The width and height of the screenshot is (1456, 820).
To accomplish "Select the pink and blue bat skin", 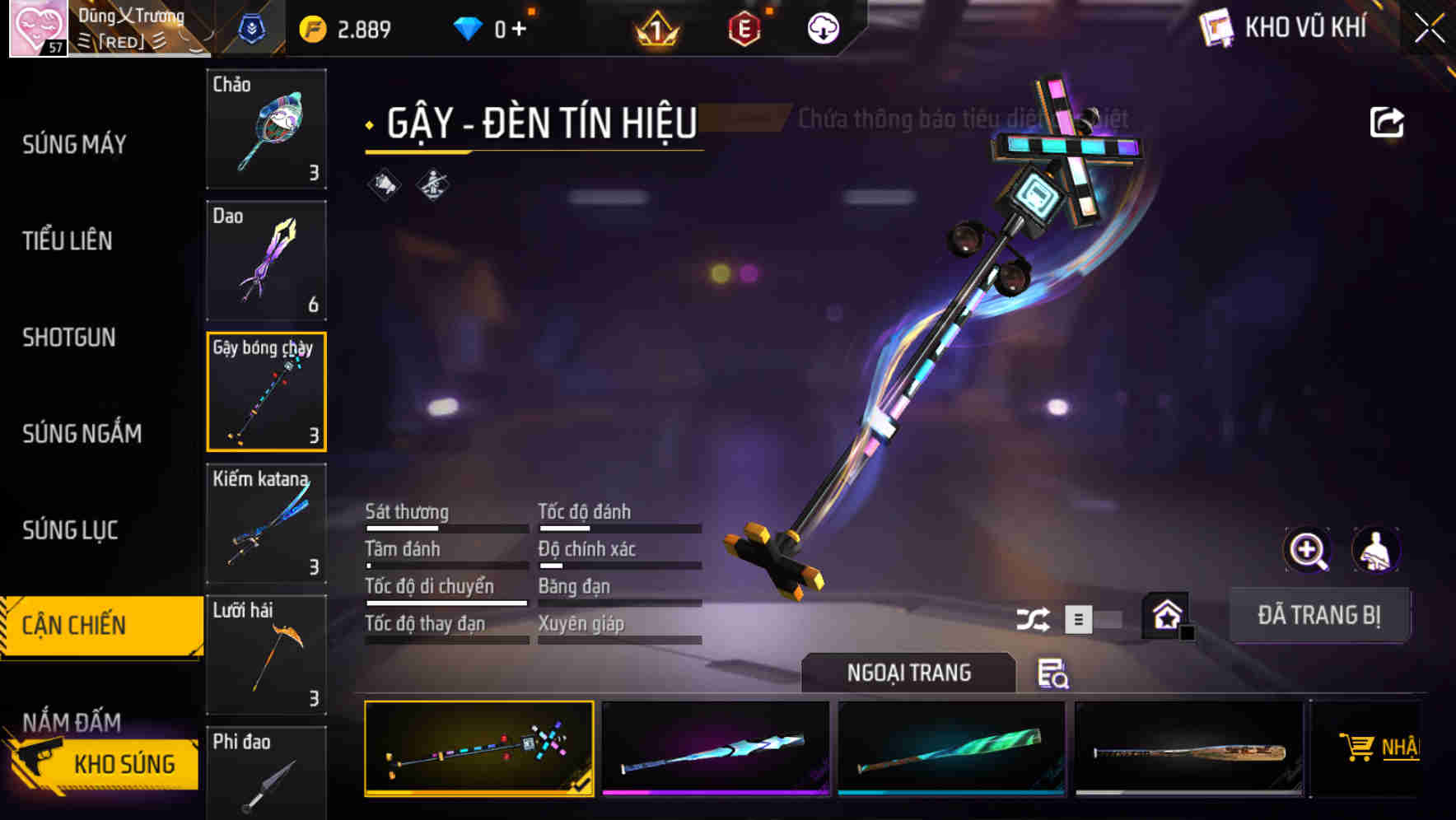I will coord(716,748).
